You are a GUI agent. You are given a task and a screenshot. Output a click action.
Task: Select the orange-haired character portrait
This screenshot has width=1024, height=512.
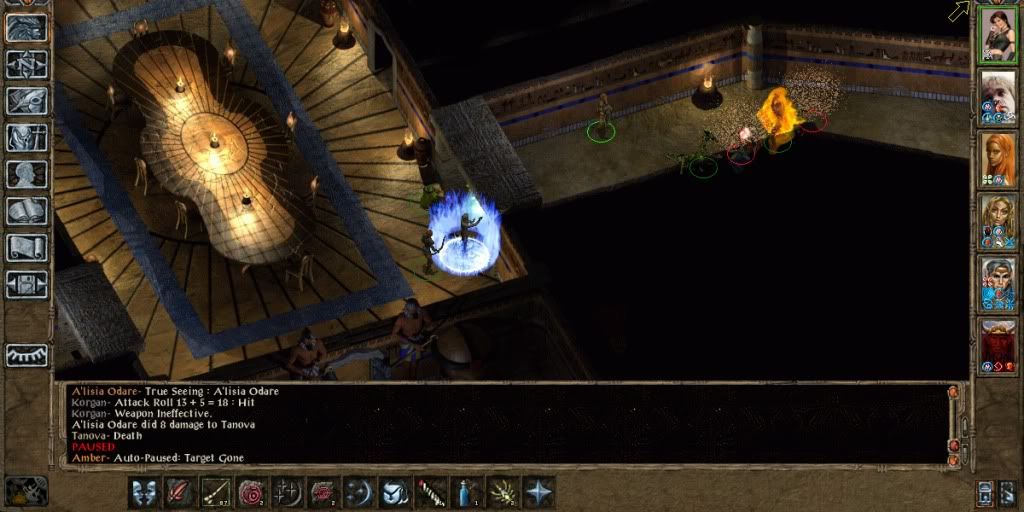coord(997,158)
